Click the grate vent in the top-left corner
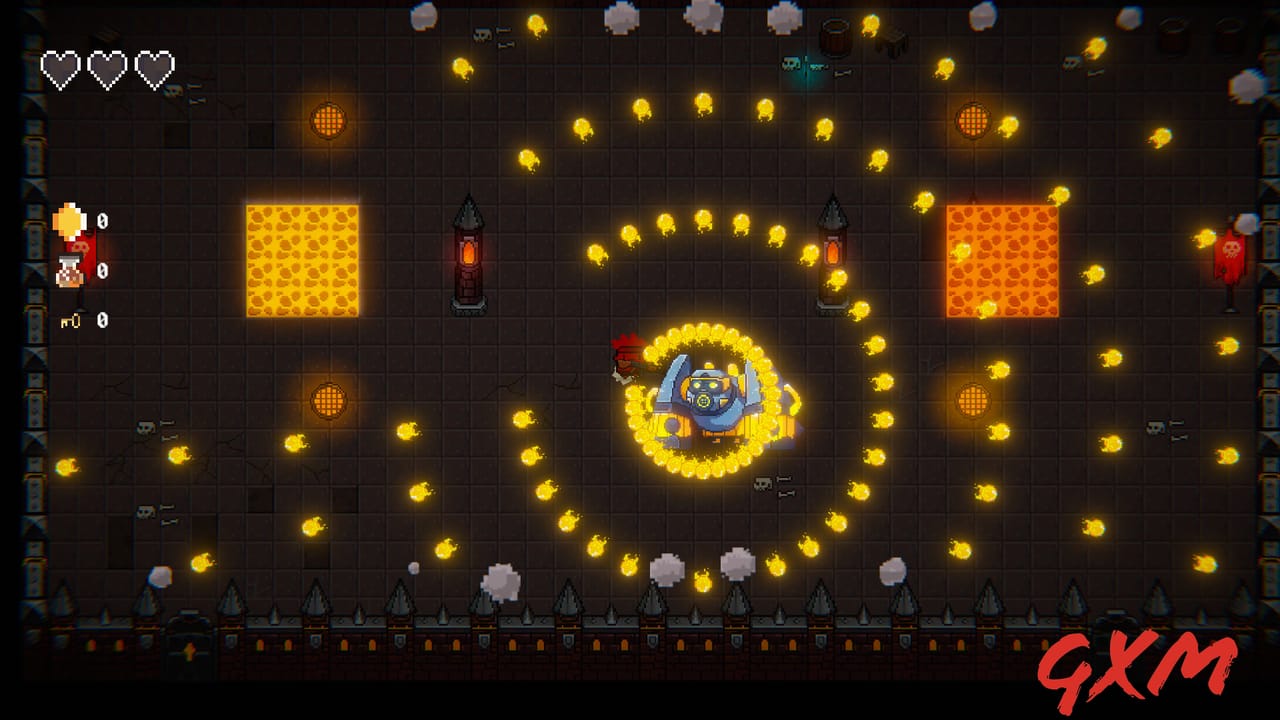The image size is (1280, 720). [x=329, y=122]
